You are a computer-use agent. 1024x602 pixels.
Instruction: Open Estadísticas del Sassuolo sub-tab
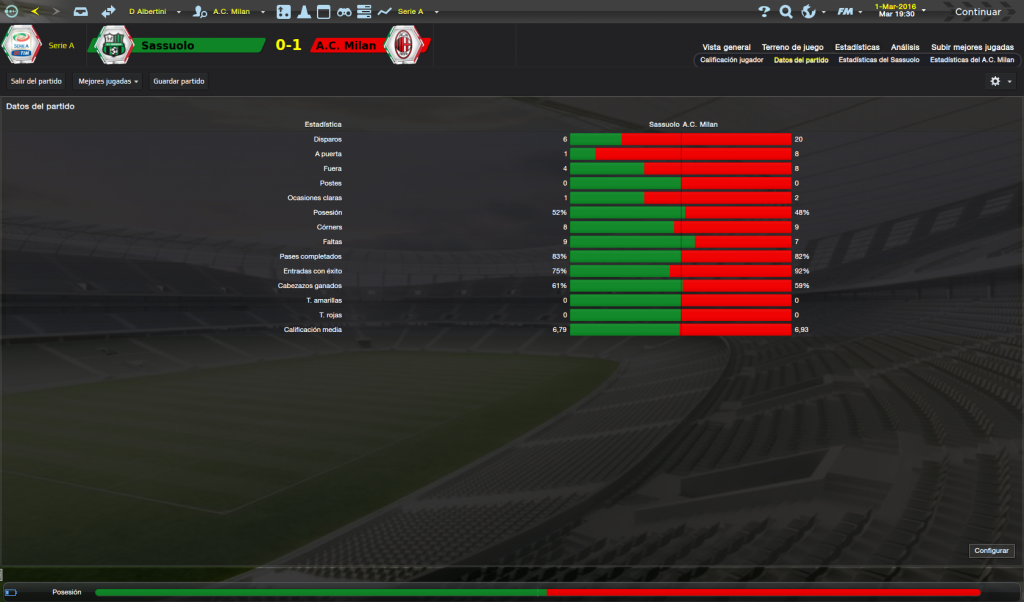878,60
